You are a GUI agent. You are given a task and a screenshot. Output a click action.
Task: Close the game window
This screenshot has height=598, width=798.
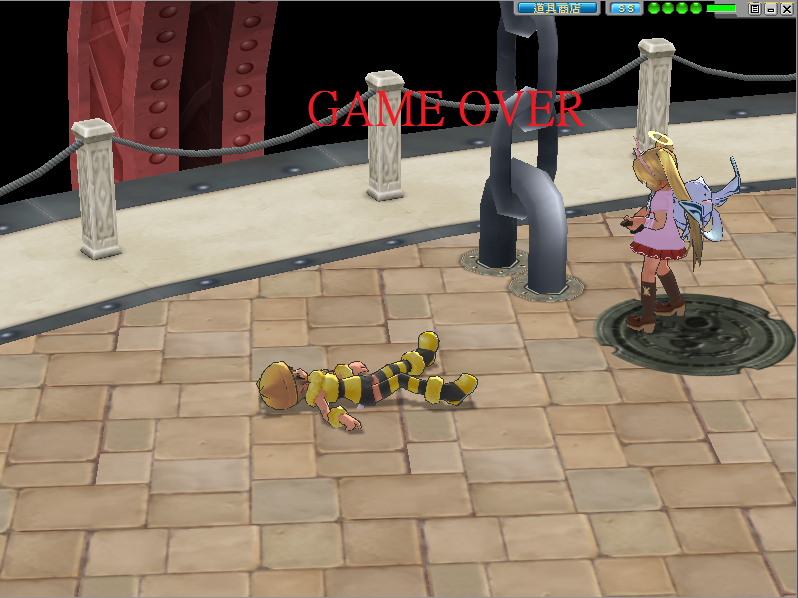click(x=786, y=9)
